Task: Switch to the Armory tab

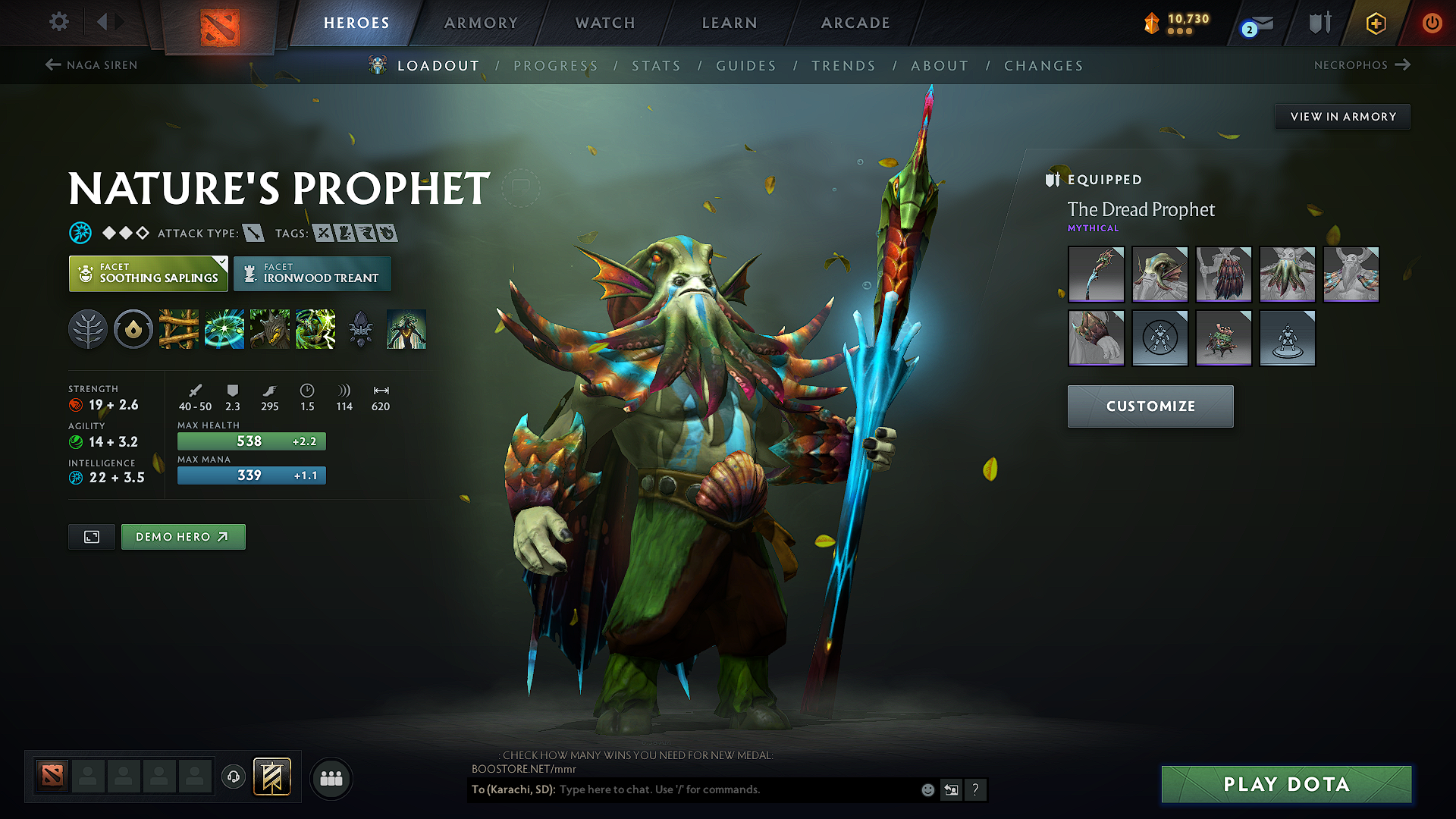Action: [x=481, y=23]
